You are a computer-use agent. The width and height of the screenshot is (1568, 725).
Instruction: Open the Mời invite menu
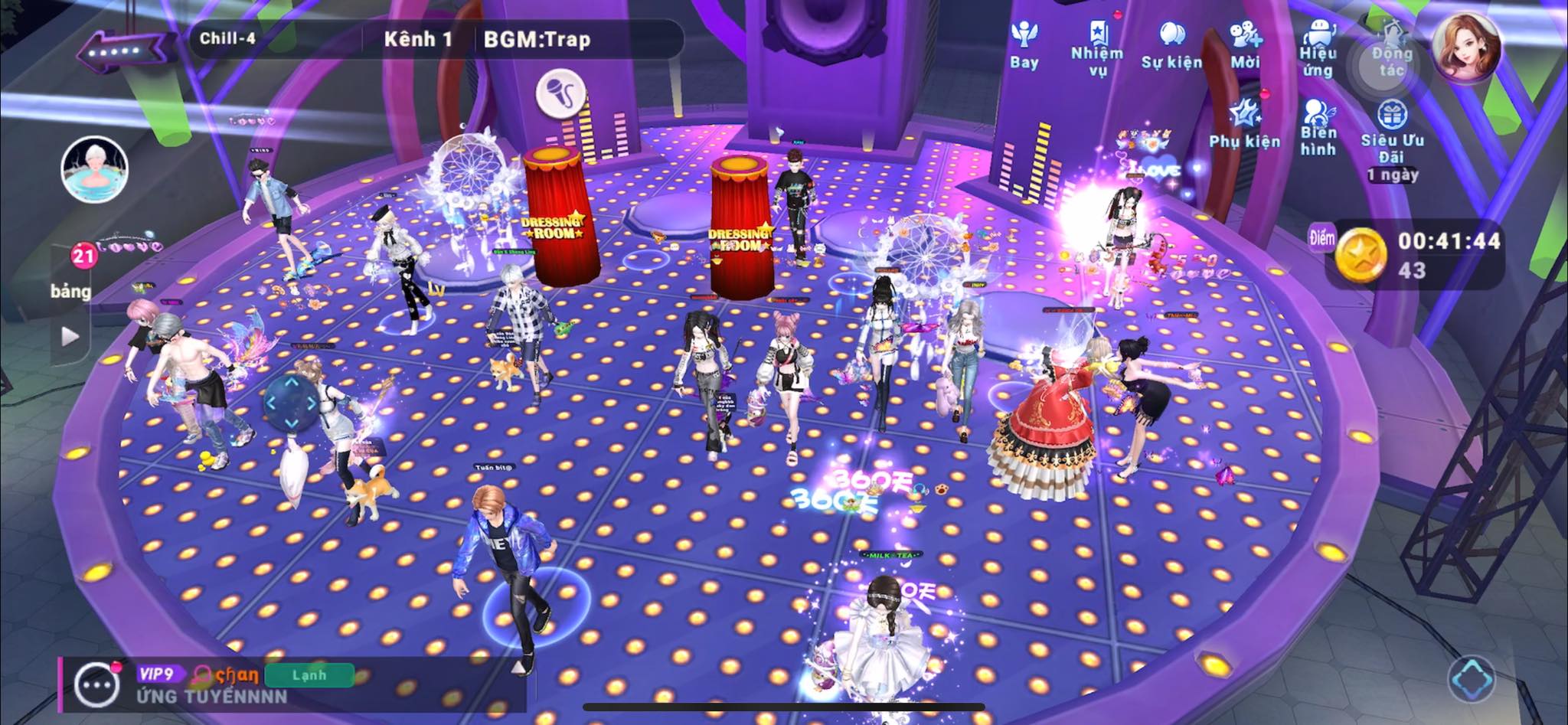(x=1245, y=44)
